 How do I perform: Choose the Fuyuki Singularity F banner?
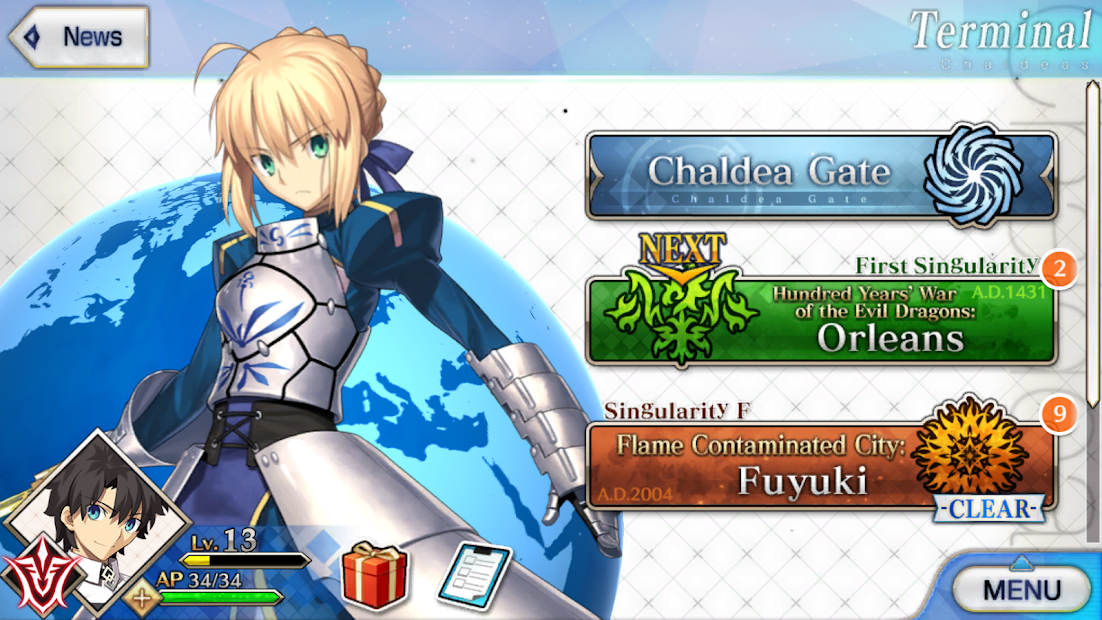[820, 466]
